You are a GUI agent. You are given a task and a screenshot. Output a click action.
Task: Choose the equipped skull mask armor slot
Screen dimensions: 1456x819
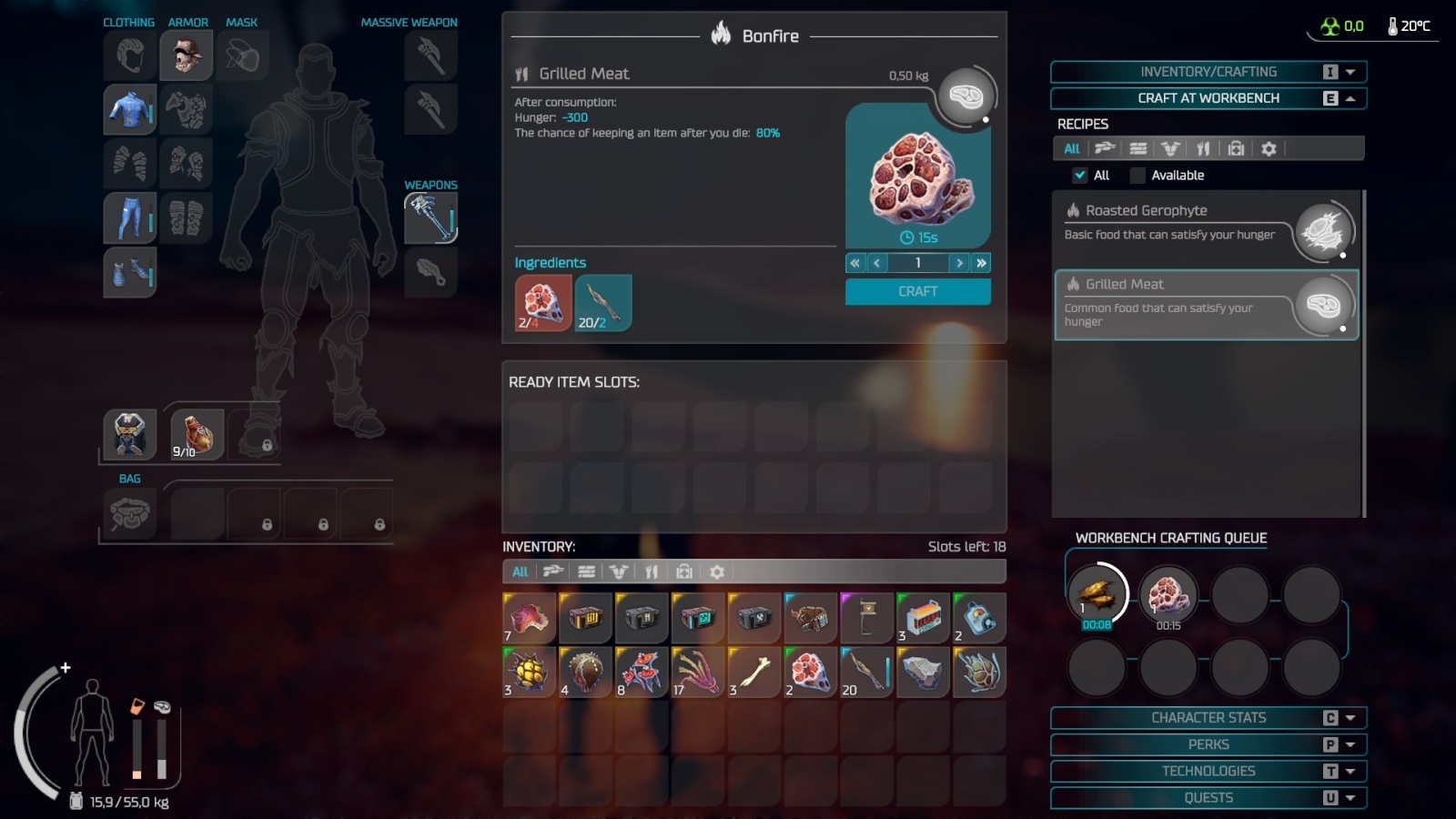coord(187,56)
